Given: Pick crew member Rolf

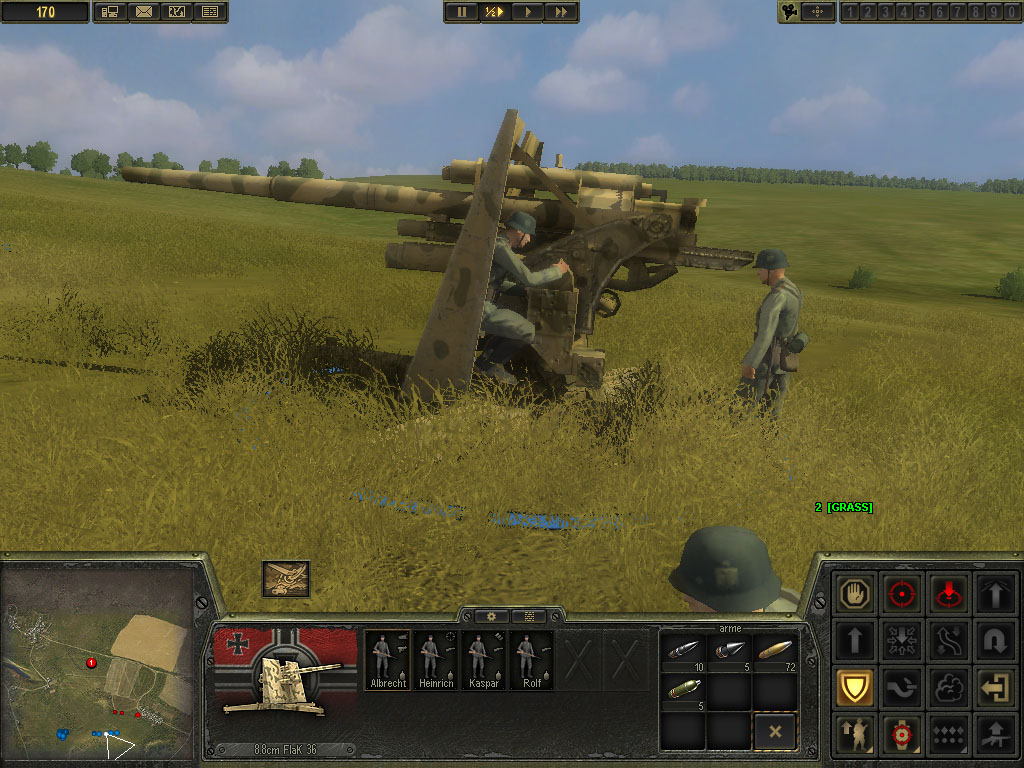Looking at the screenshot, I should (531, 660).
